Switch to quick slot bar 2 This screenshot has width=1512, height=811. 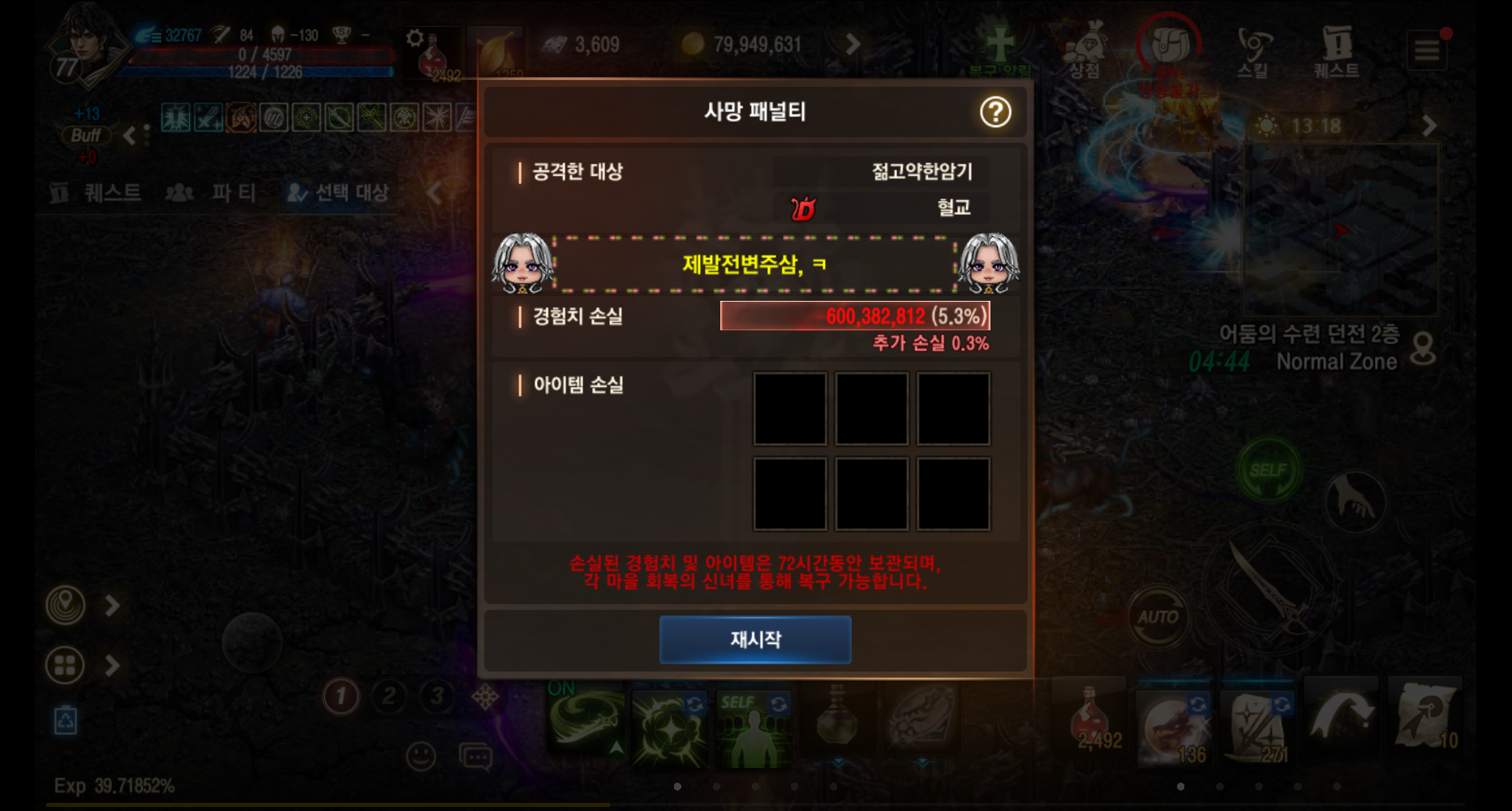388,696
